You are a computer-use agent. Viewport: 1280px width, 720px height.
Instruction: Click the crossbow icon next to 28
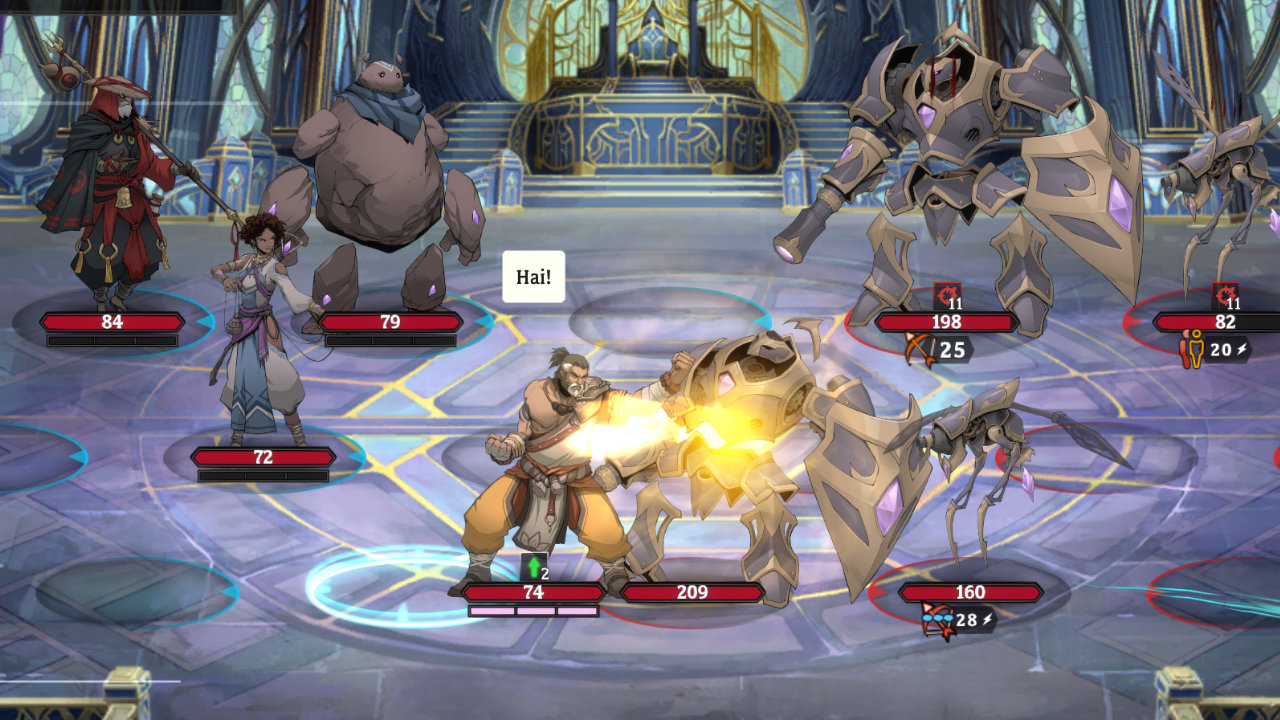point(938,617)
